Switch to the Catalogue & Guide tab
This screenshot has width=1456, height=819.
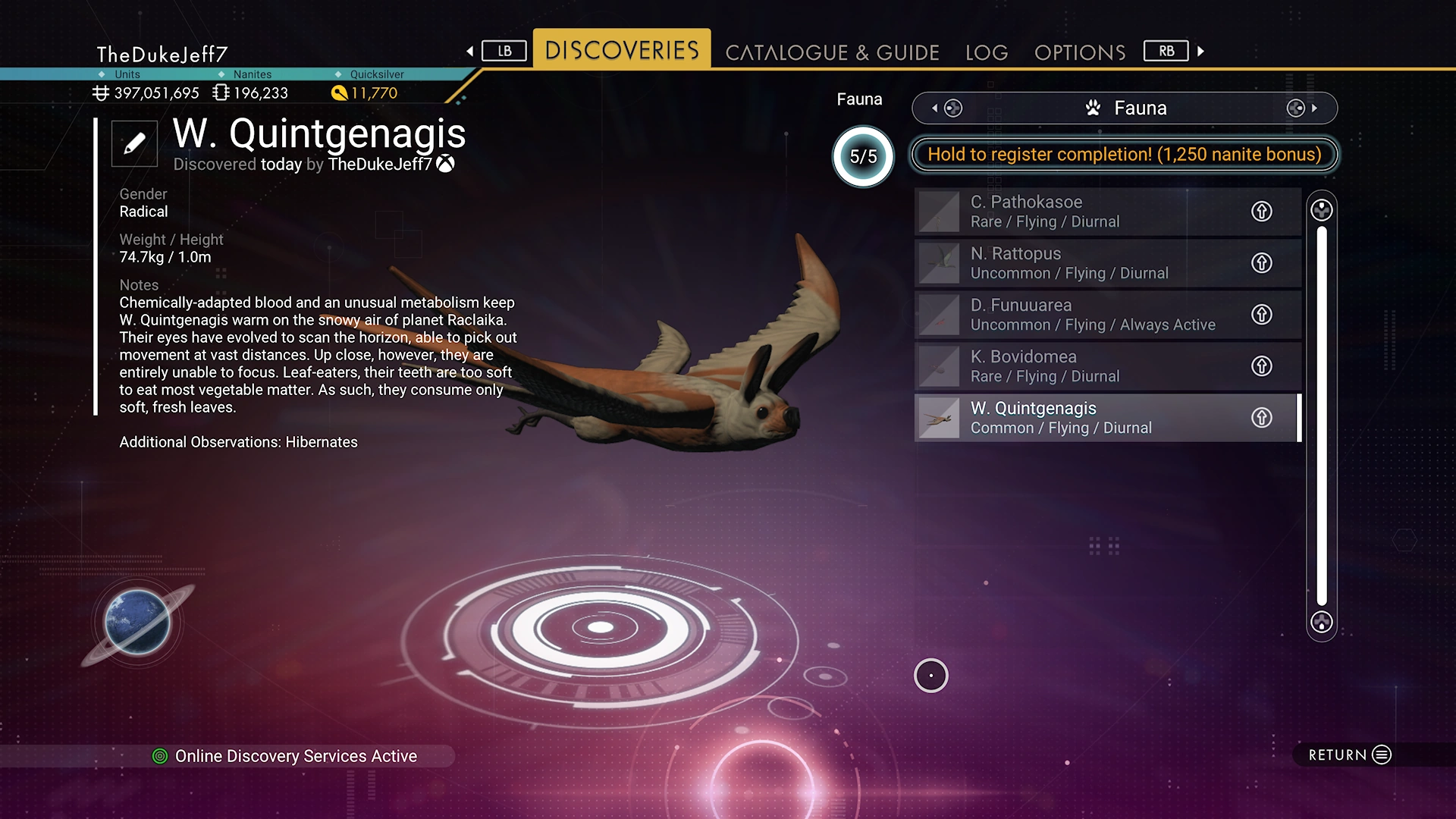[x=832, y=52]
